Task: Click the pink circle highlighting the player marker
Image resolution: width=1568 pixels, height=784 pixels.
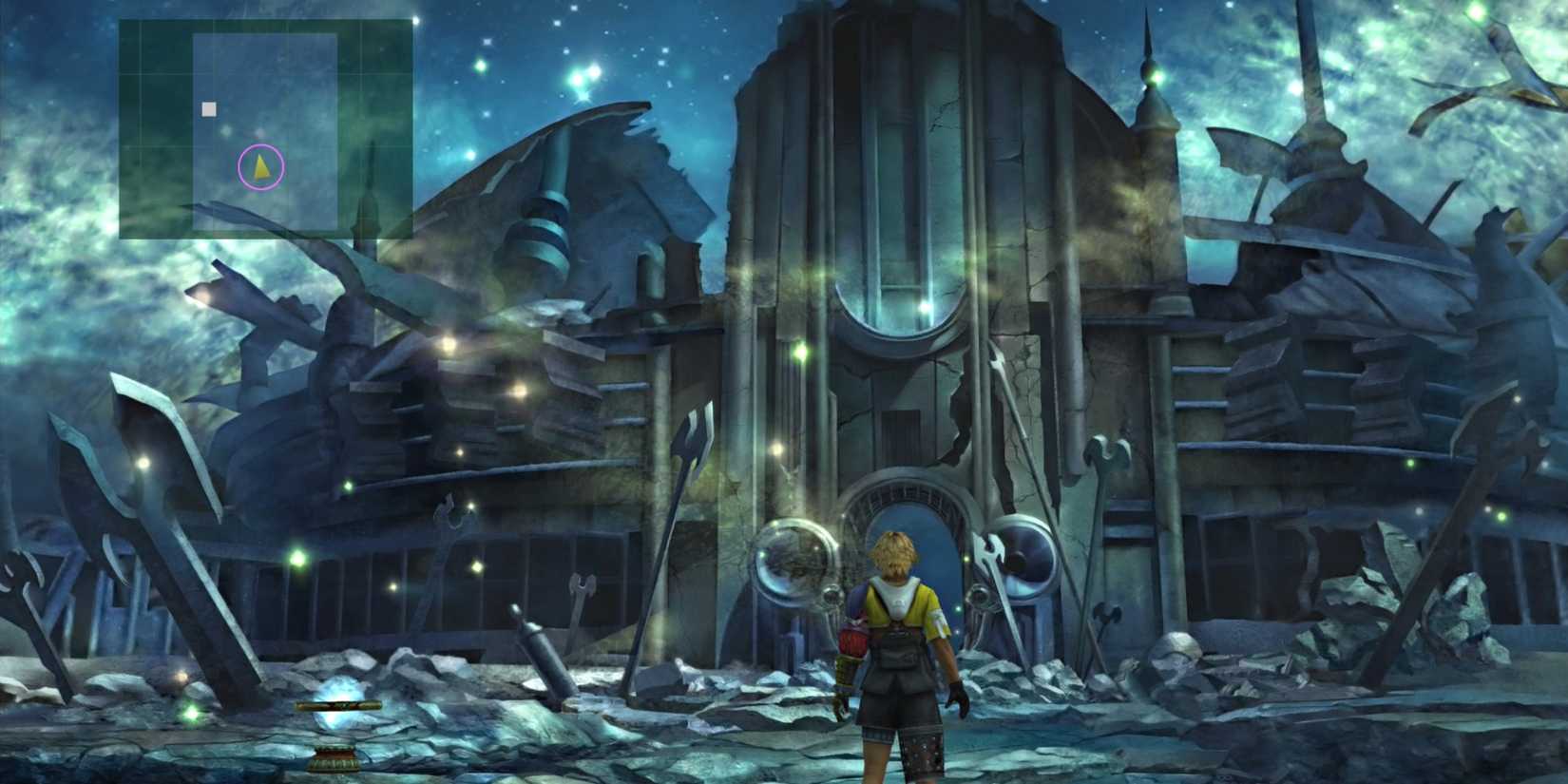Action: point(261,167)
